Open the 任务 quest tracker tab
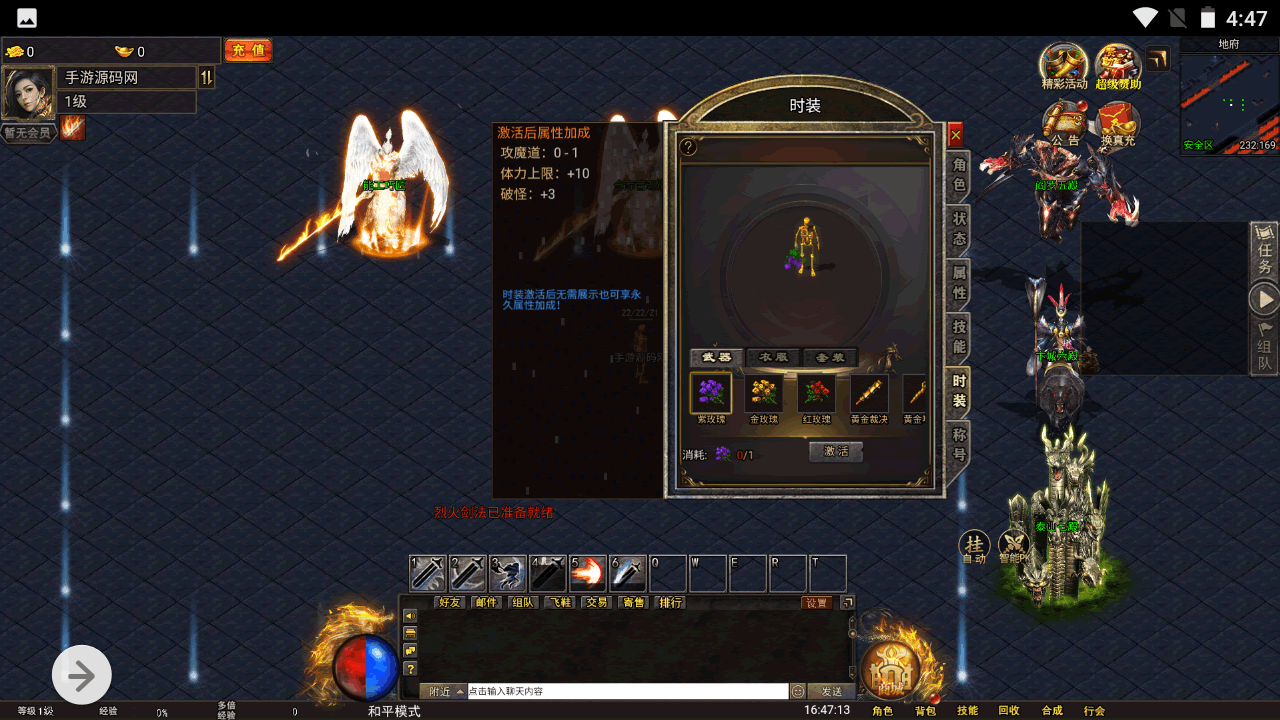The image size is (1280, 720). 1264,252
